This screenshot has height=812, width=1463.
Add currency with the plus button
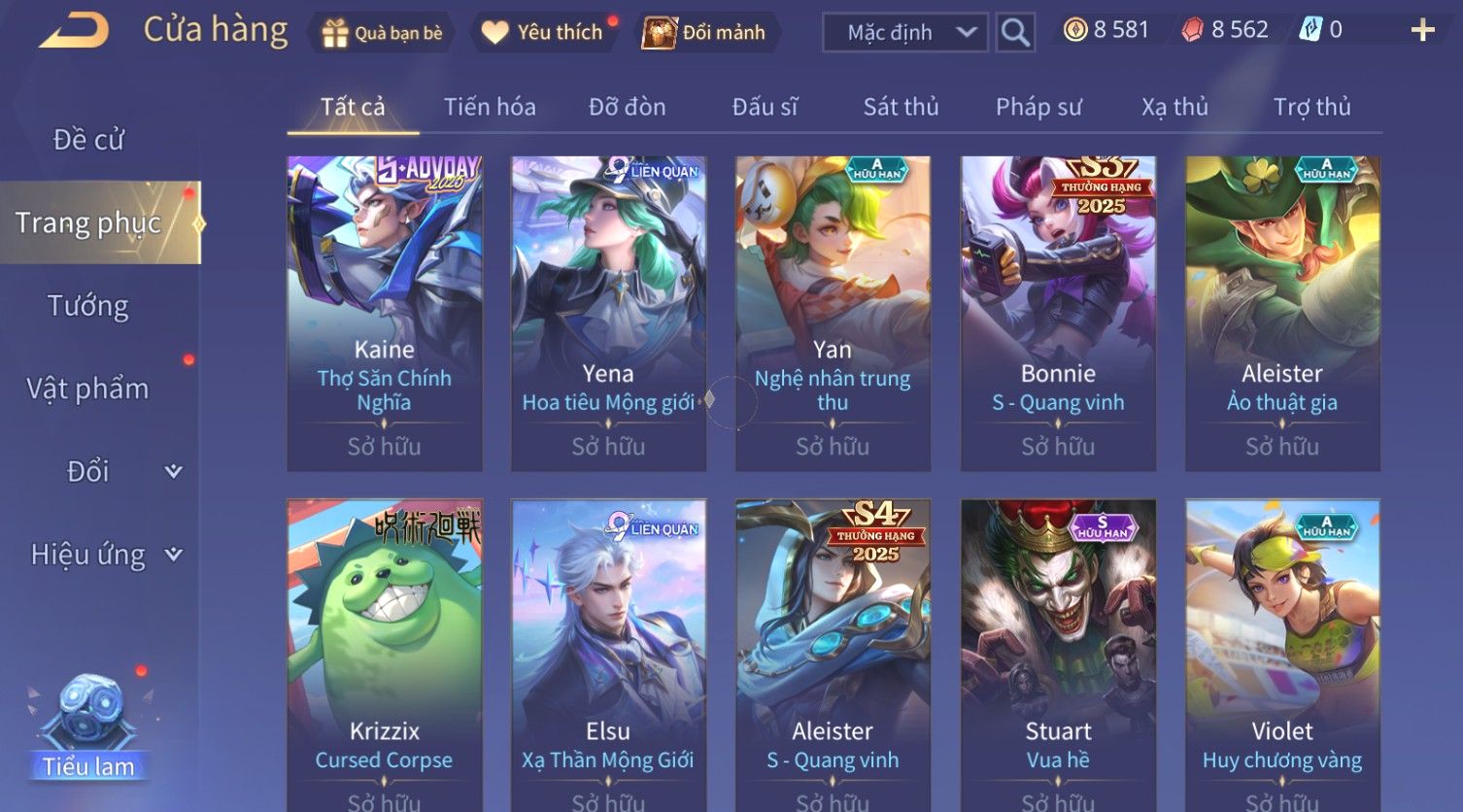click(1422, 31)
